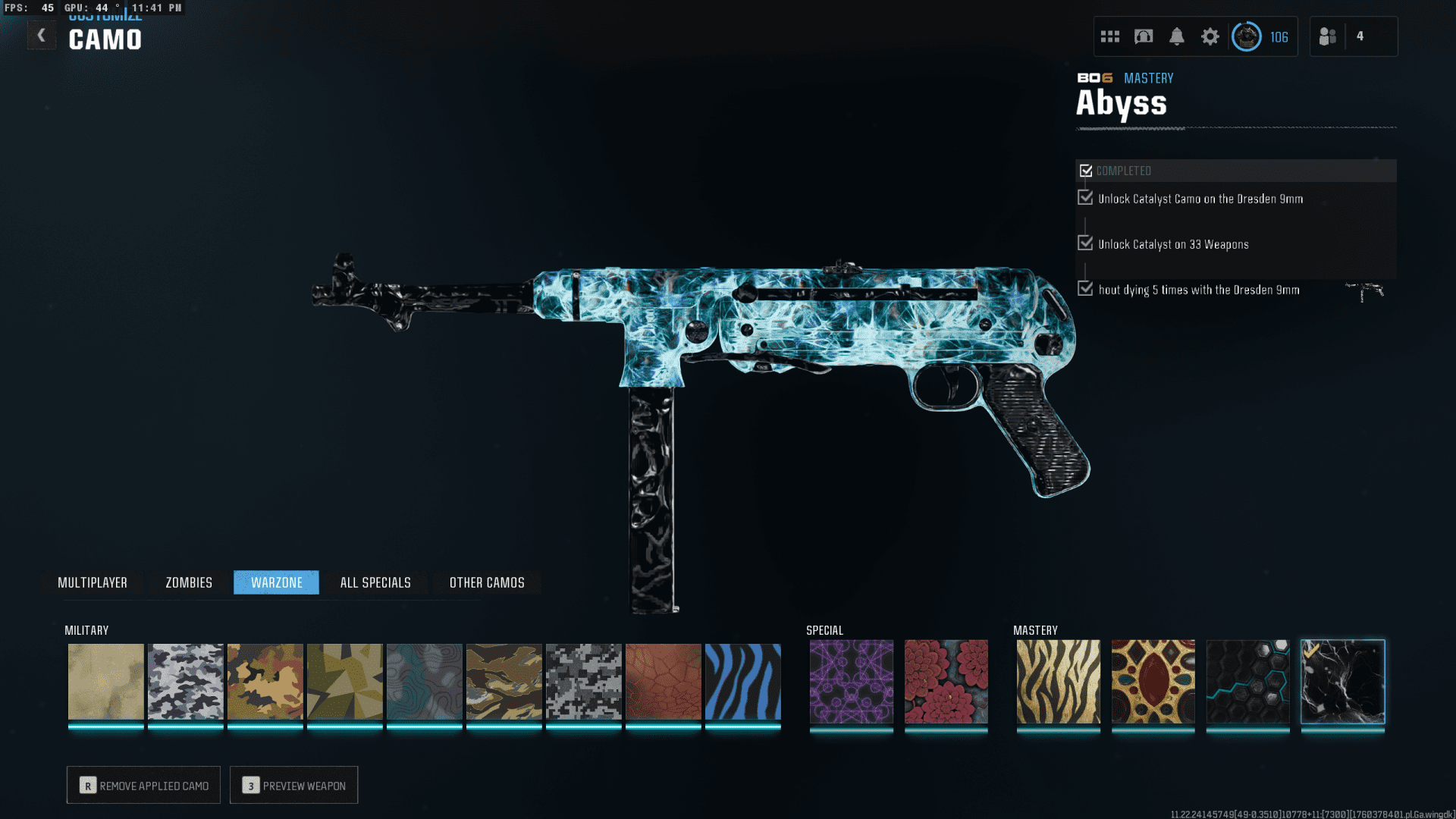Pick the dark hexagon mastery camo
This screenshot has width=1456, height=819.
1247,681
